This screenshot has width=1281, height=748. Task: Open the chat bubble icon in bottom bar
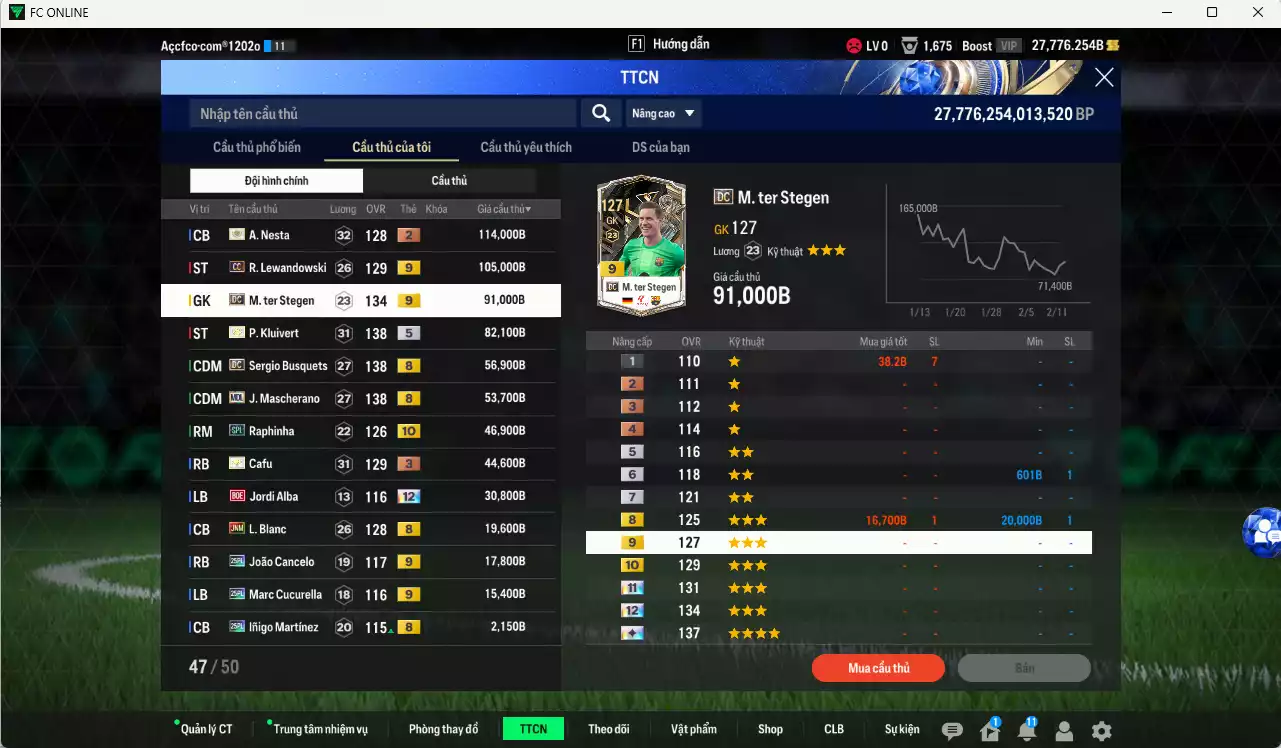tap(952, 731)
